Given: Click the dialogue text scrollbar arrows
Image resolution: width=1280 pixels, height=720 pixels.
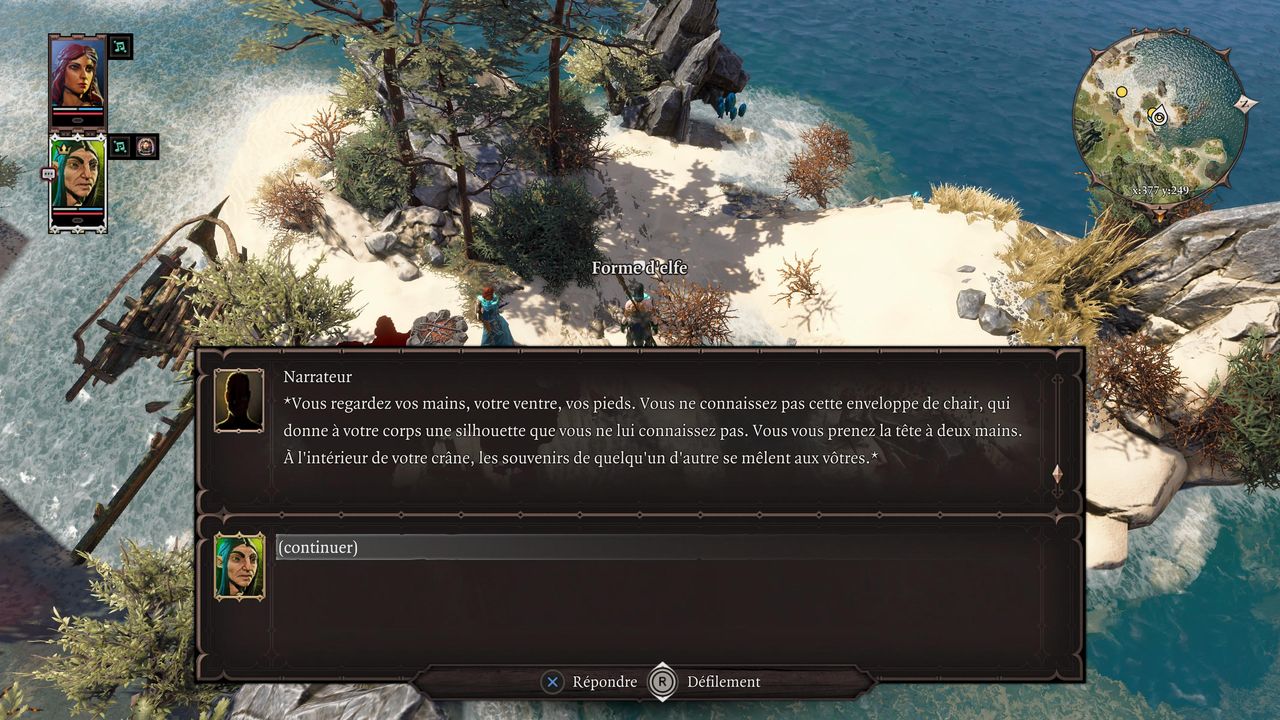Looking at the screenshot, I should pos(1057,474).
